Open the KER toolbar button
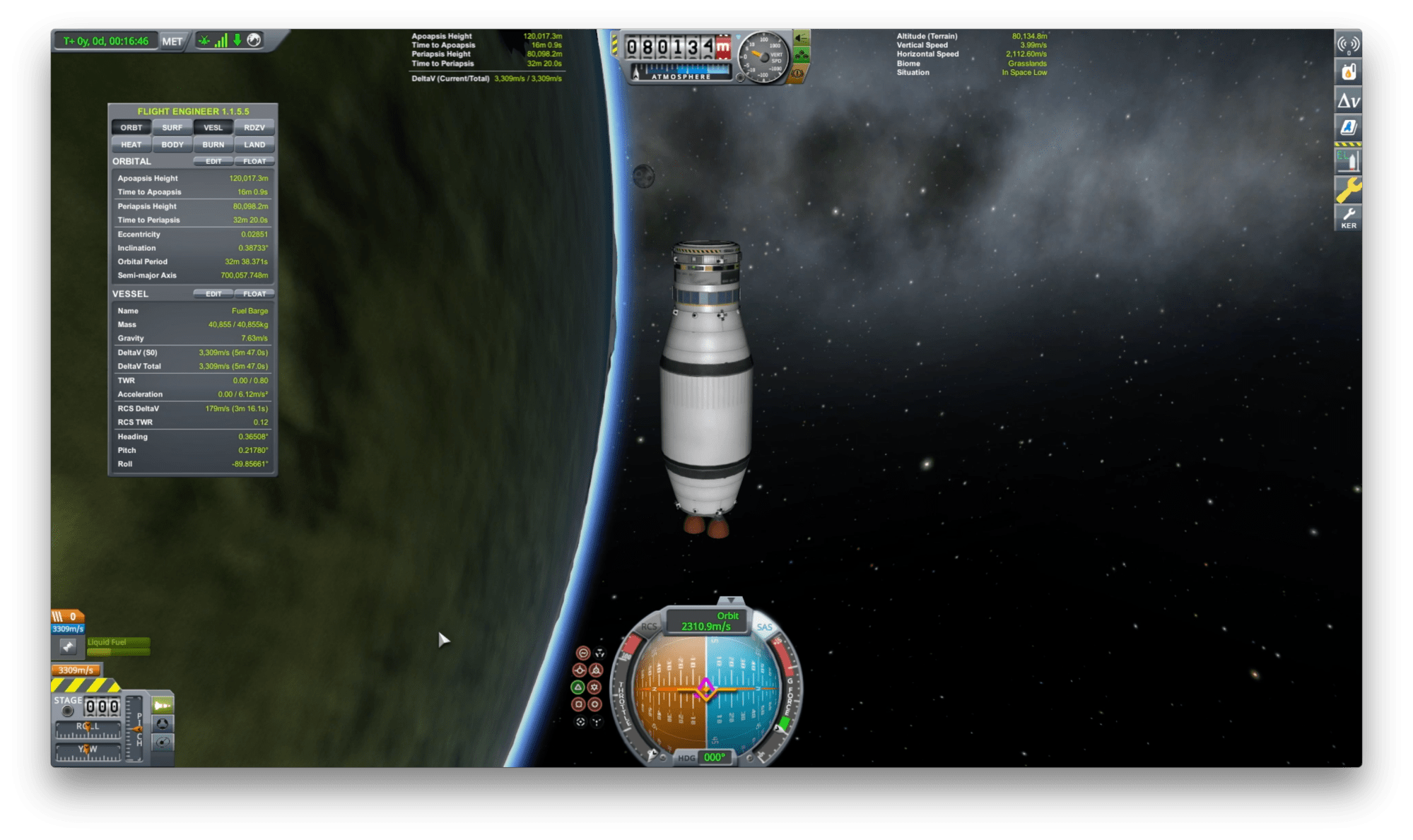Viewport: 1413px width, 840px height. (1348, 218)
